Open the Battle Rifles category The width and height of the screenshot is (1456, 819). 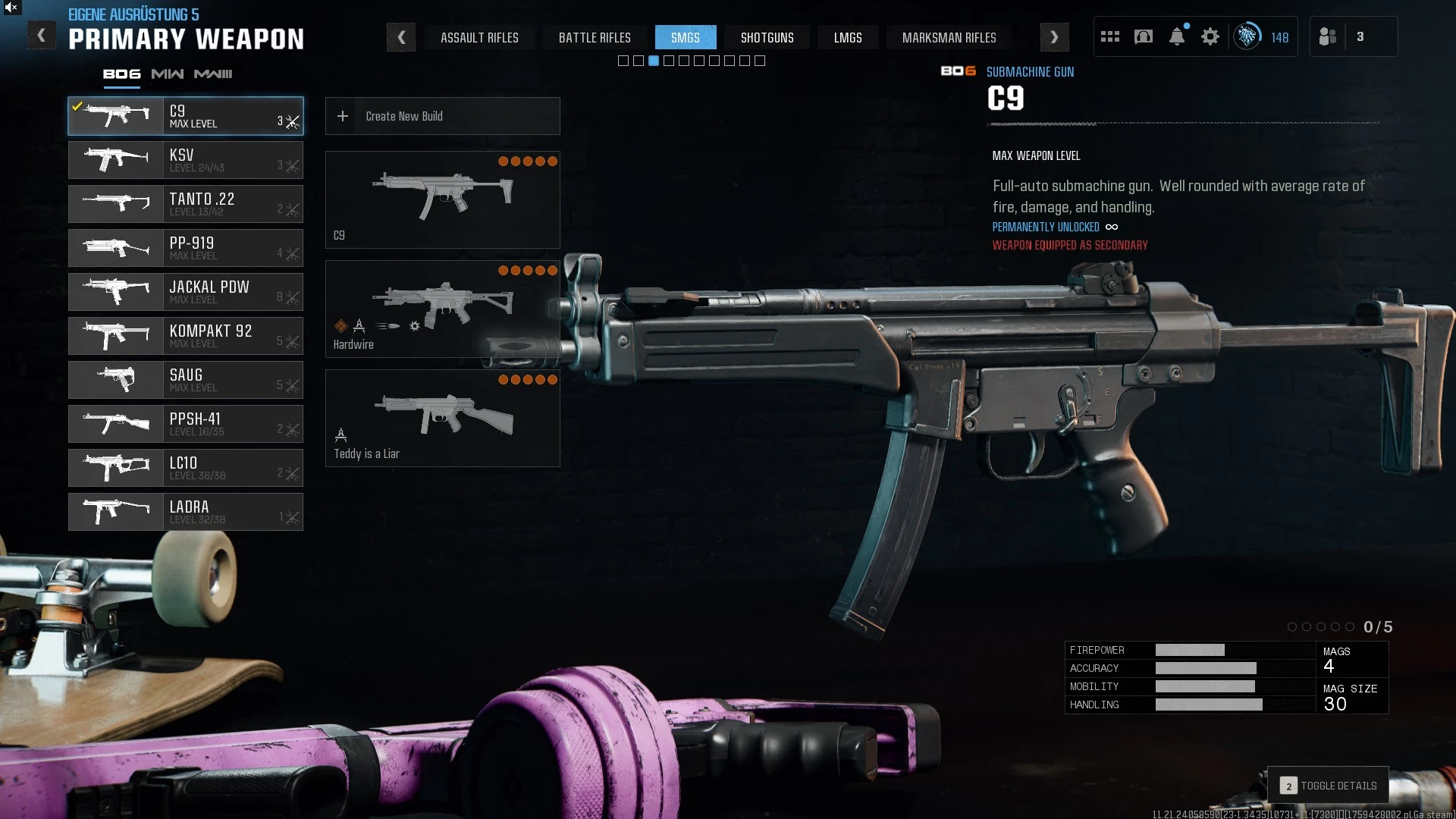(595, 37)
